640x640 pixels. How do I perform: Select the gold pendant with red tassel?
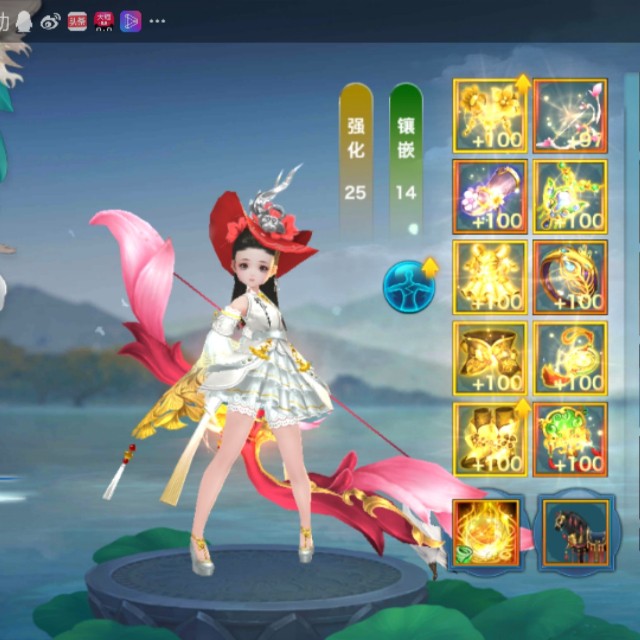click(570, 357)
